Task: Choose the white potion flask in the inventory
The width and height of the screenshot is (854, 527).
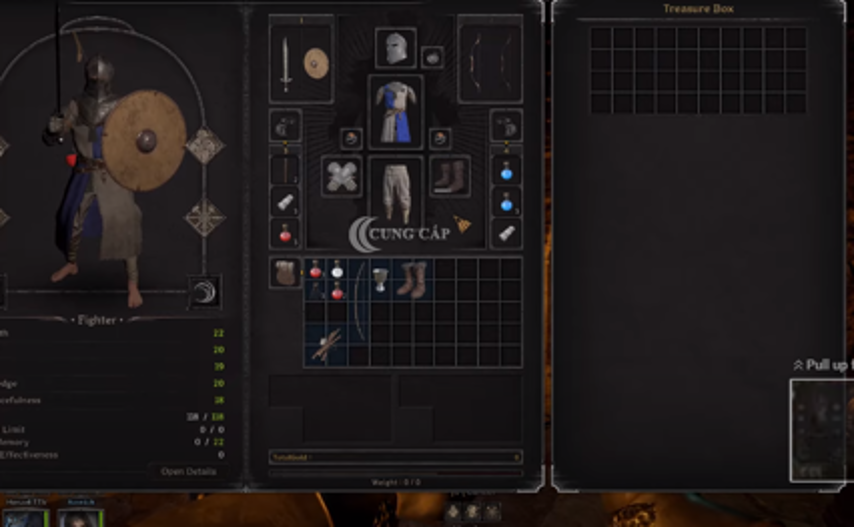Action: (x=337, y=269)
